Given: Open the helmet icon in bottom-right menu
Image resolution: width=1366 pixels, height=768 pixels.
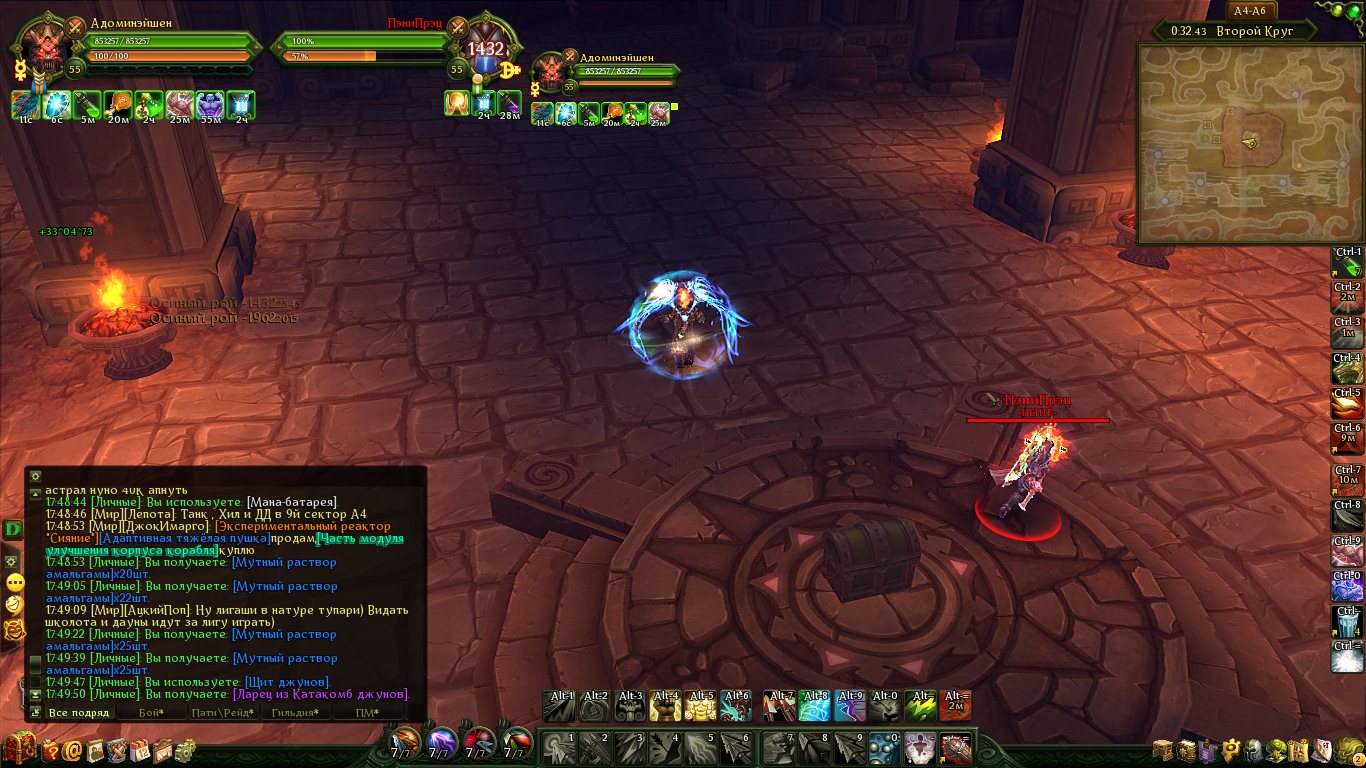Looking at the screenshot, I should (x=1251, y=749).
